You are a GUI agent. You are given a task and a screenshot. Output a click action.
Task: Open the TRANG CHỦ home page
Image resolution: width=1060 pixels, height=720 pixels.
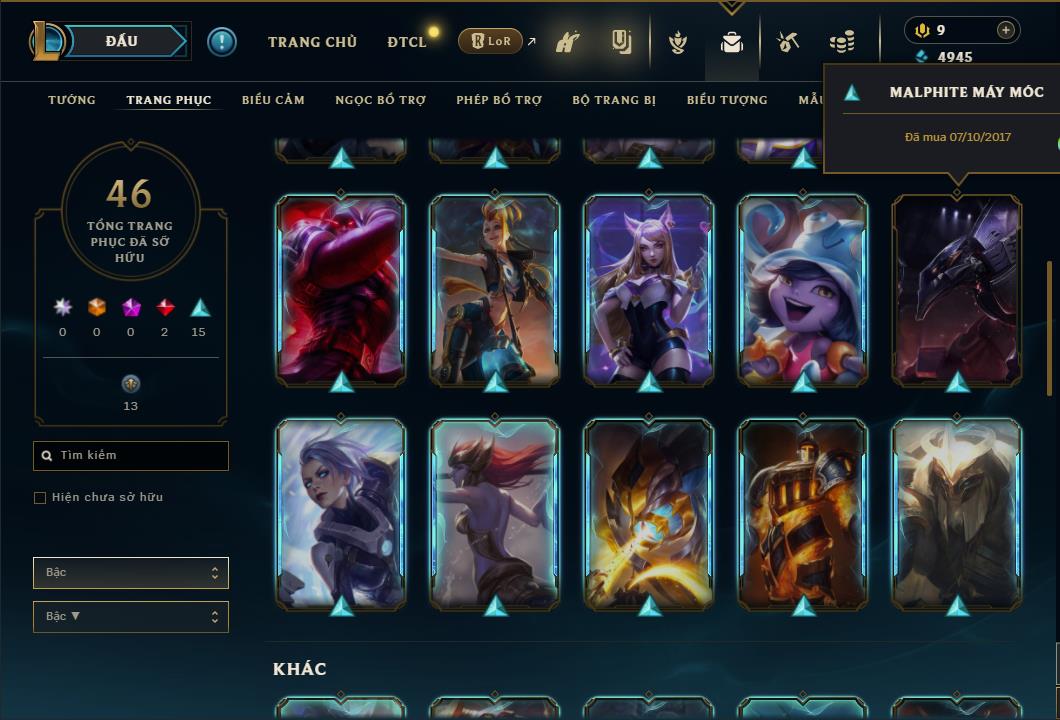pyautogui.click(x=312, y=42)
